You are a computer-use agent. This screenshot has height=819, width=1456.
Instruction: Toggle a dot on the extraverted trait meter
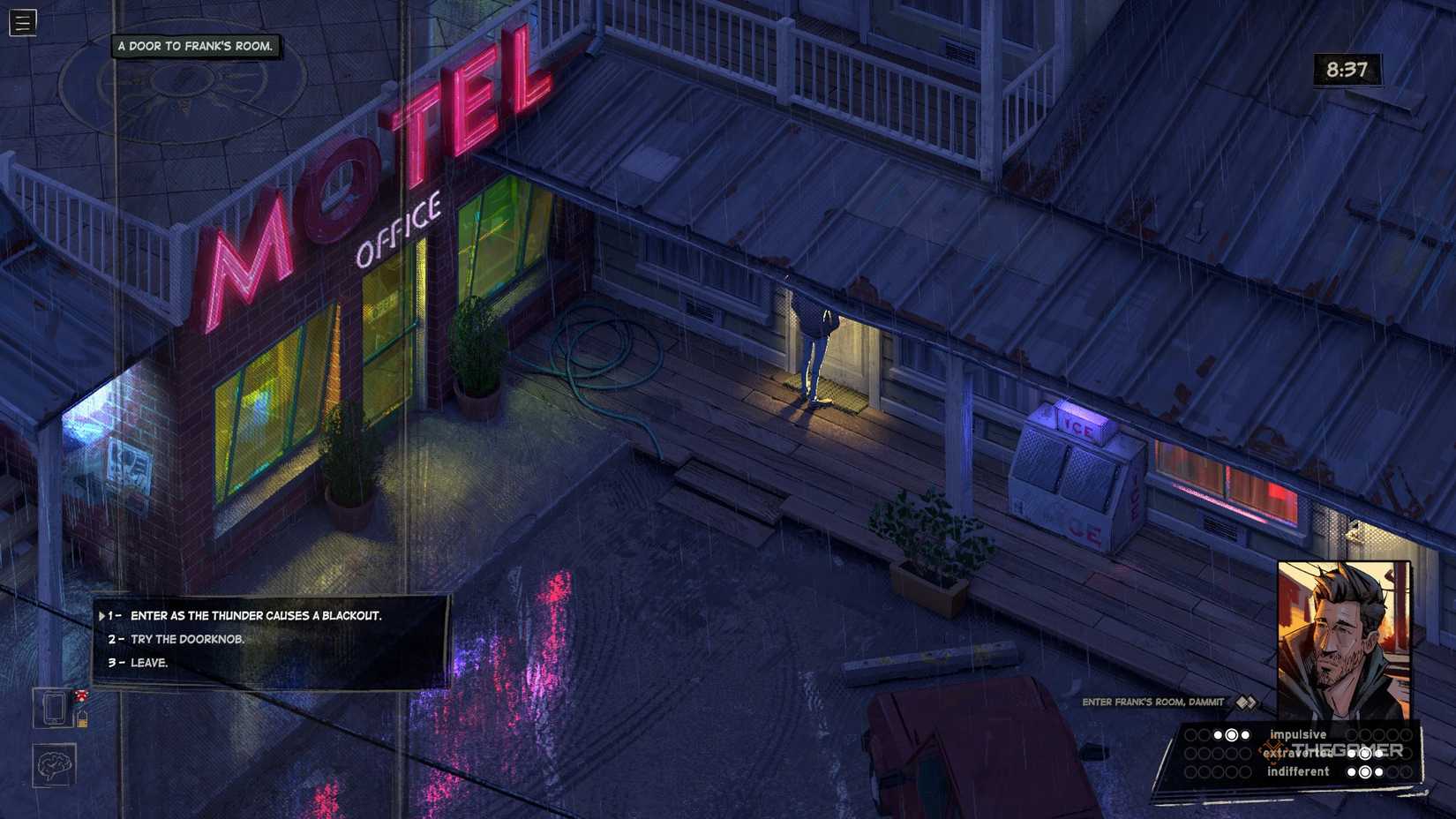tap(1365, 755)
